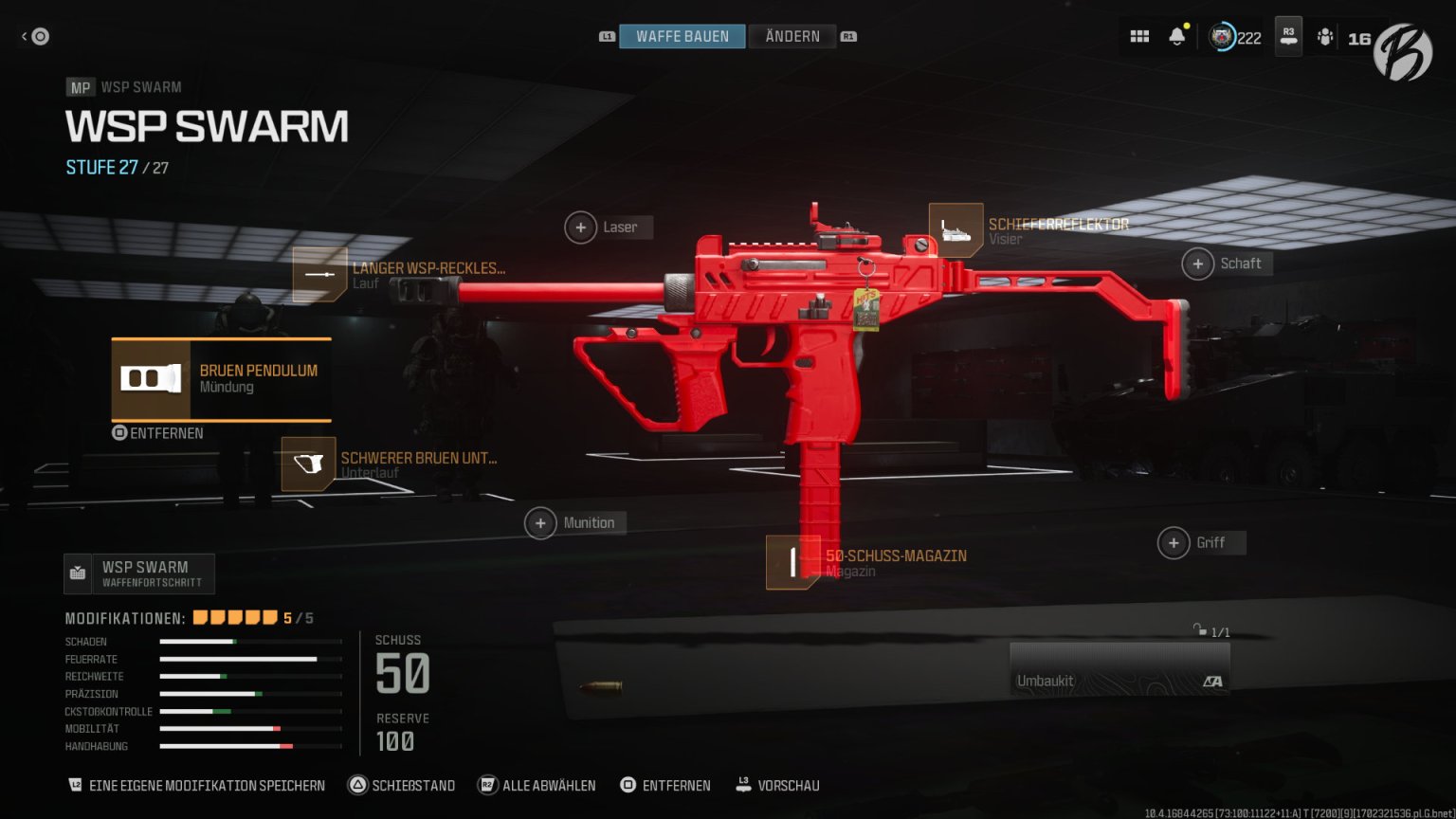Open the Schaft attachment slot
Image resolution: width=1456 pixels, height=819 pixels.
(x=1197, y=264)
